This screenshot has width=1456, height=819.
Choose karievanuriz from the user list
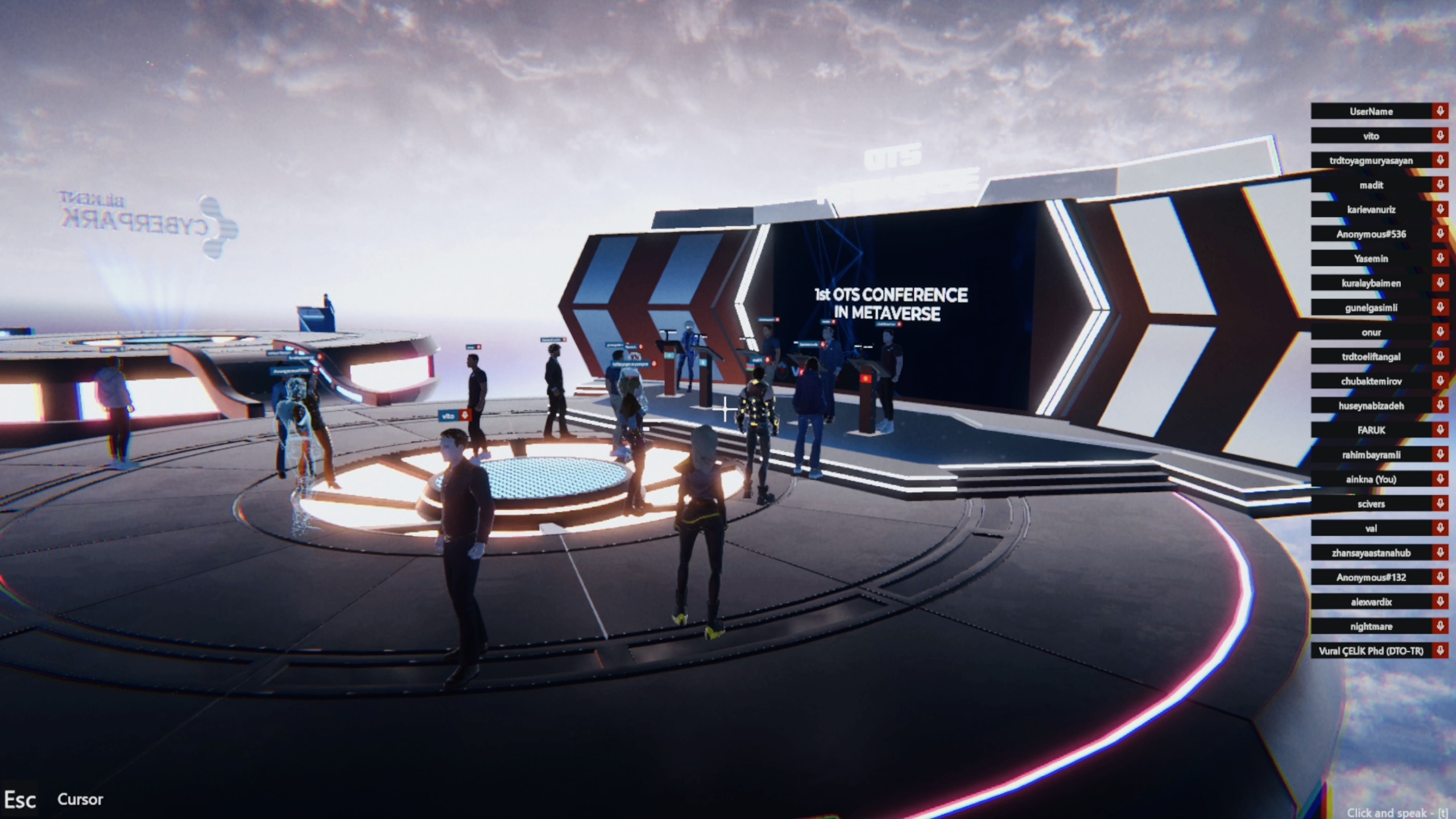pyautogui.click(x=1371, y=209)
